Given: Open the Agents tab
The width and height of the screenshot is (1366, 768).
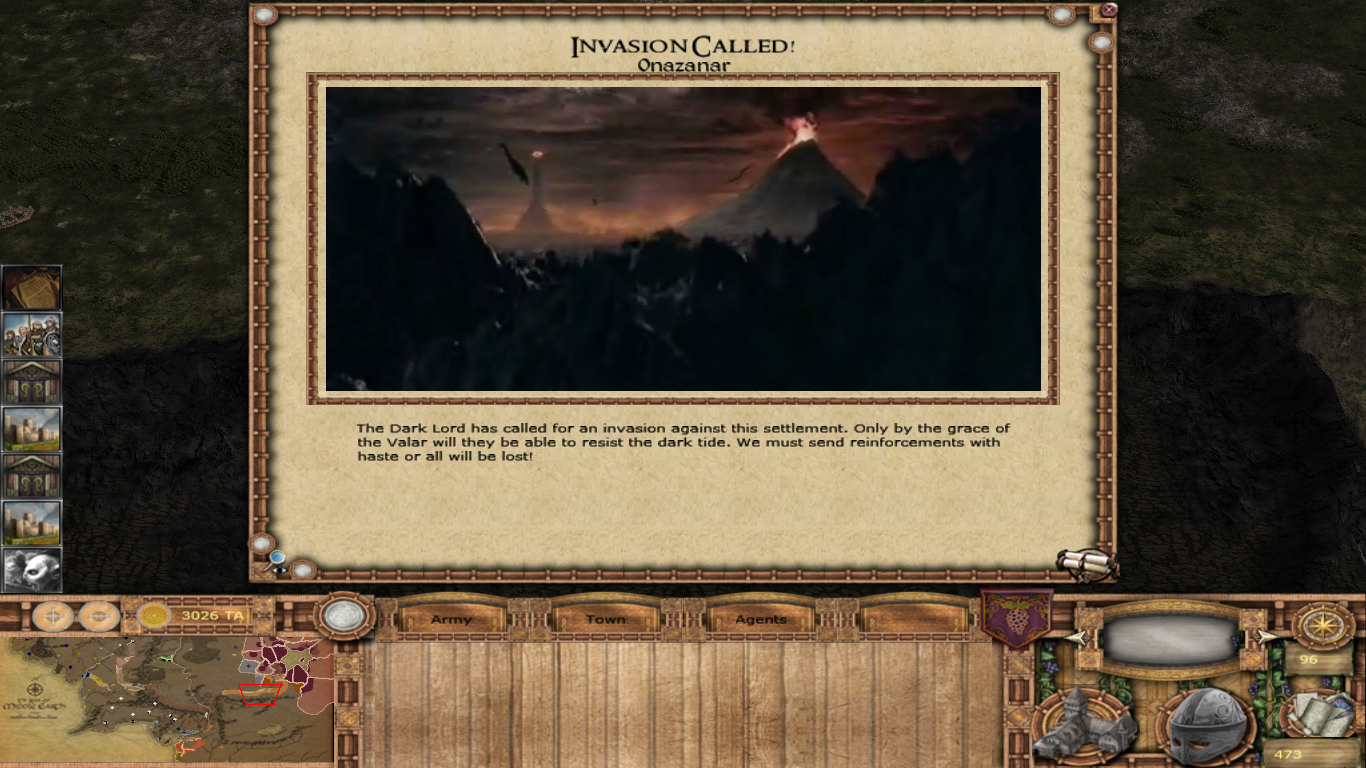Looking at the screenshot, I should tap(761, 619).
